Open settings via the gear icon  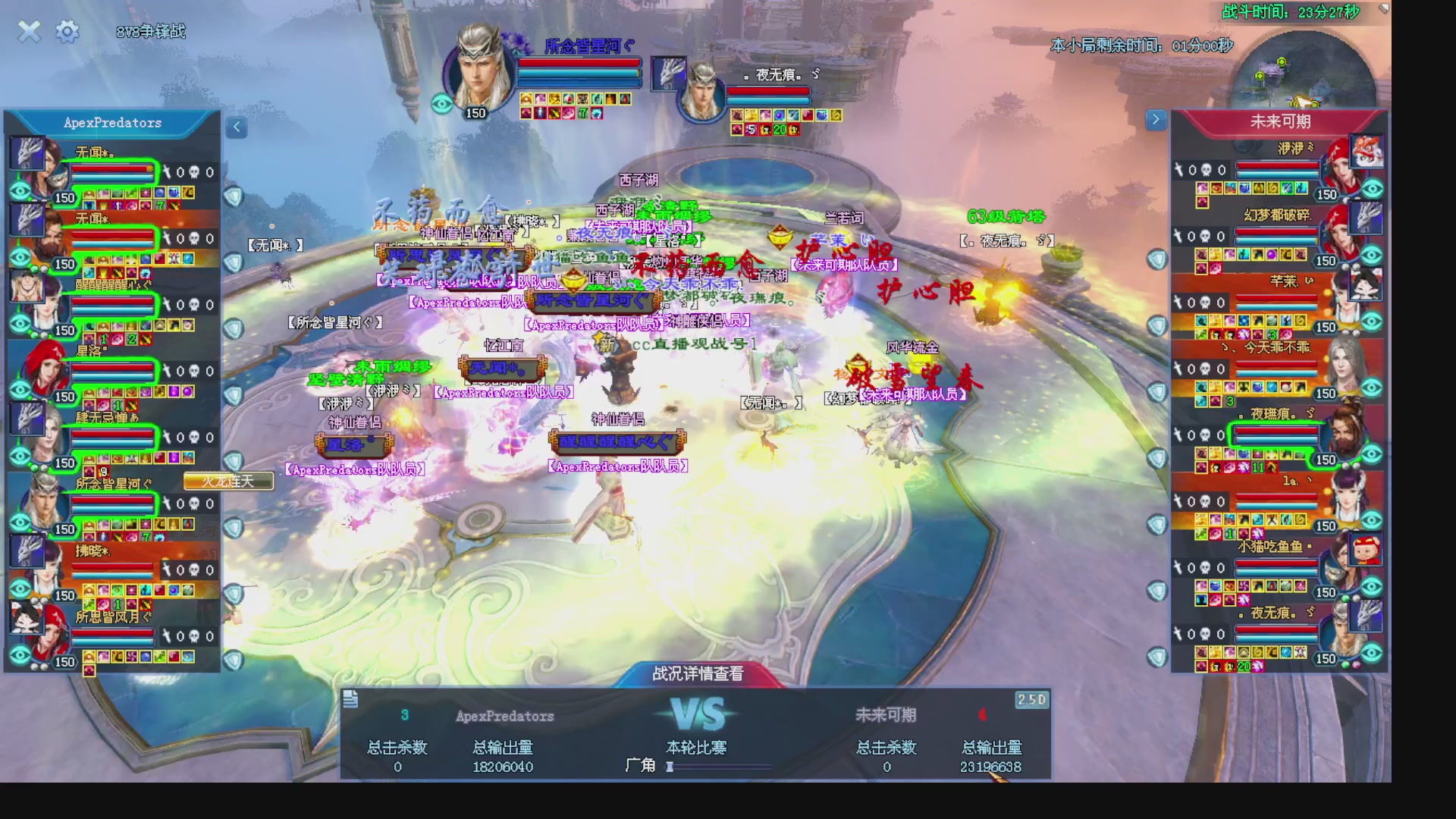tap(67, 31)
